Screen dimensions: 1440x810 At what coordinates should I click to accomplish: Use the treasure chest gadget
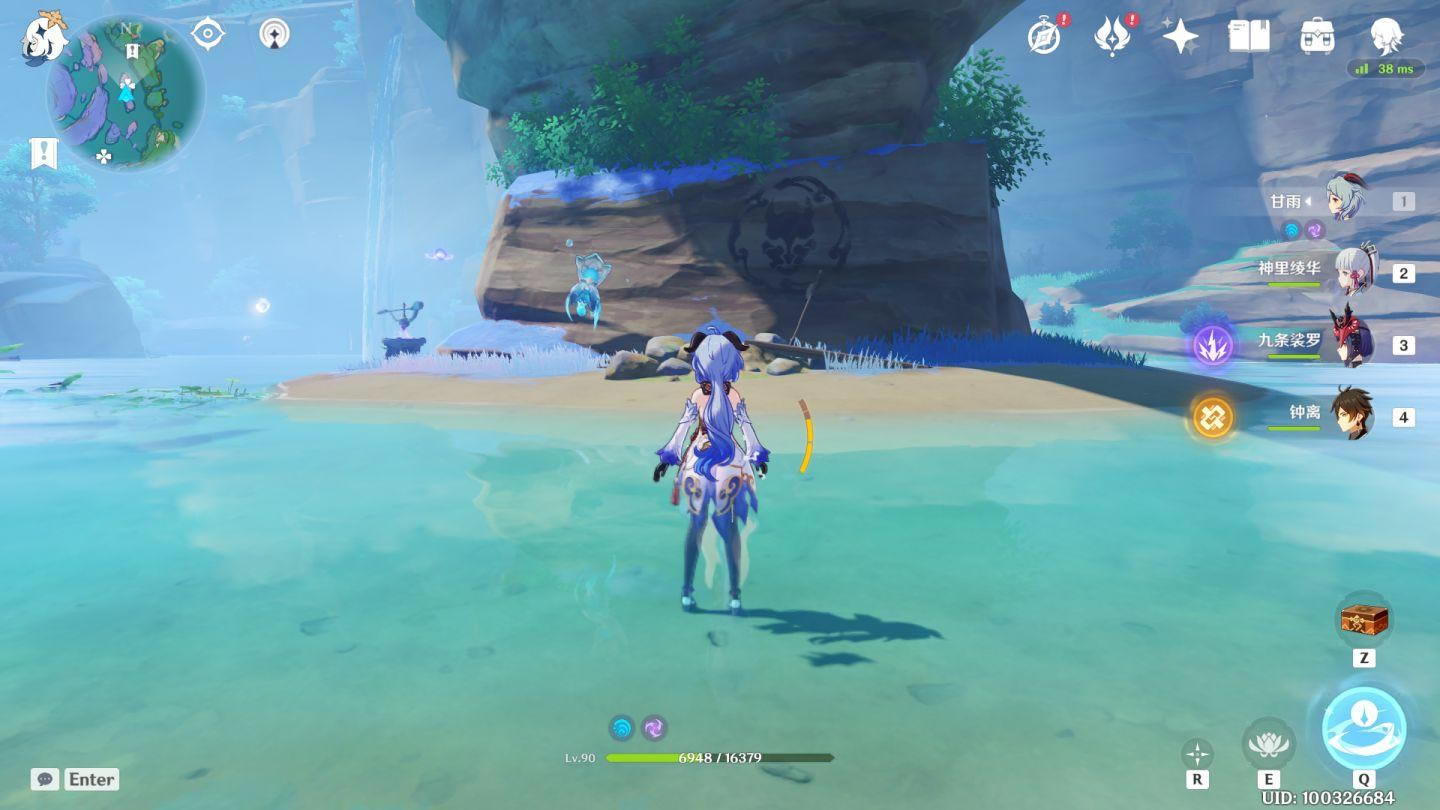pyautogui.click(x=1364, y=620)
